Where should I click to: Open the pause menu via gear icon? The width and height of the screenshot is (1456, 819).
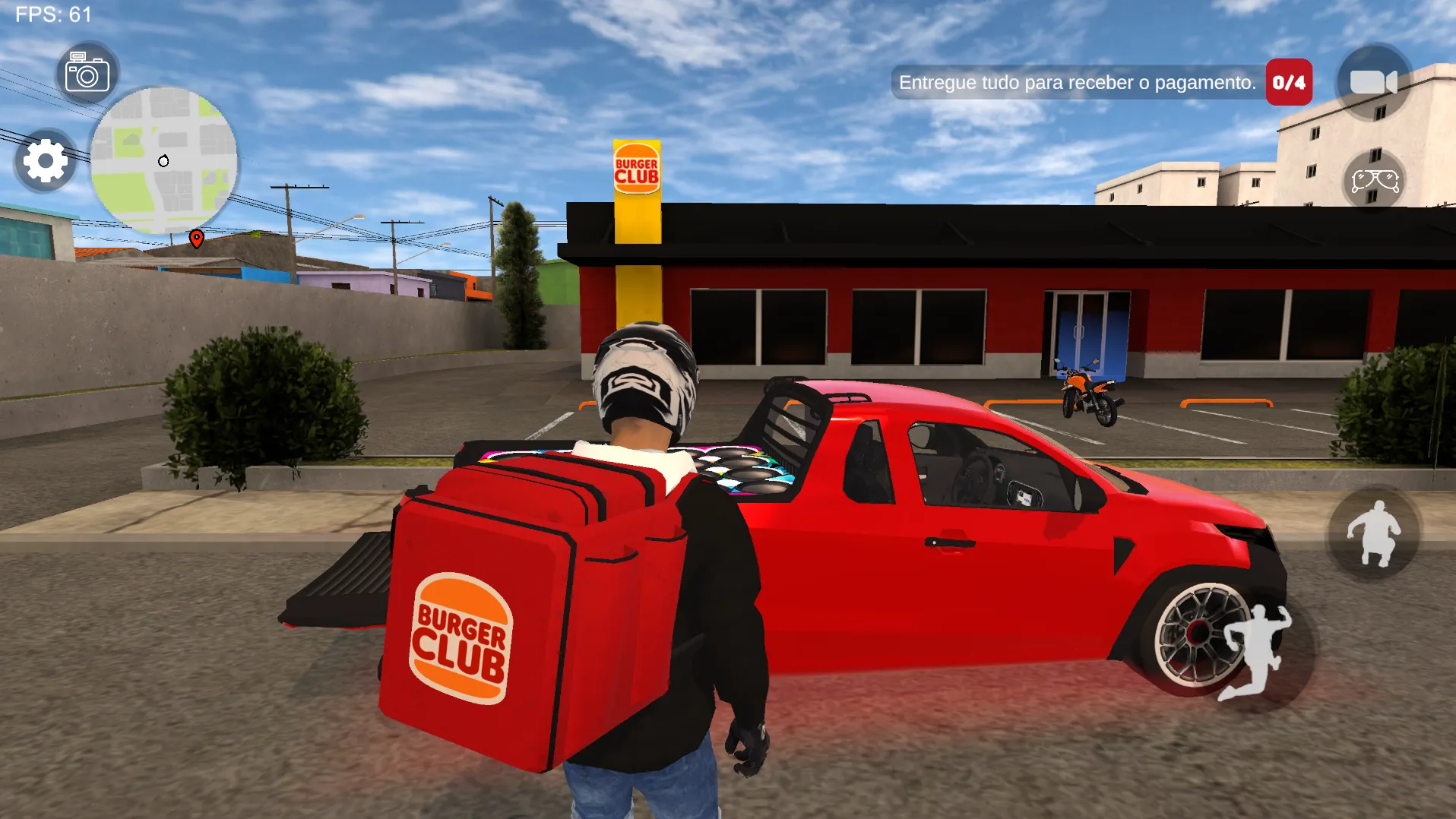(x=44, y=161)
